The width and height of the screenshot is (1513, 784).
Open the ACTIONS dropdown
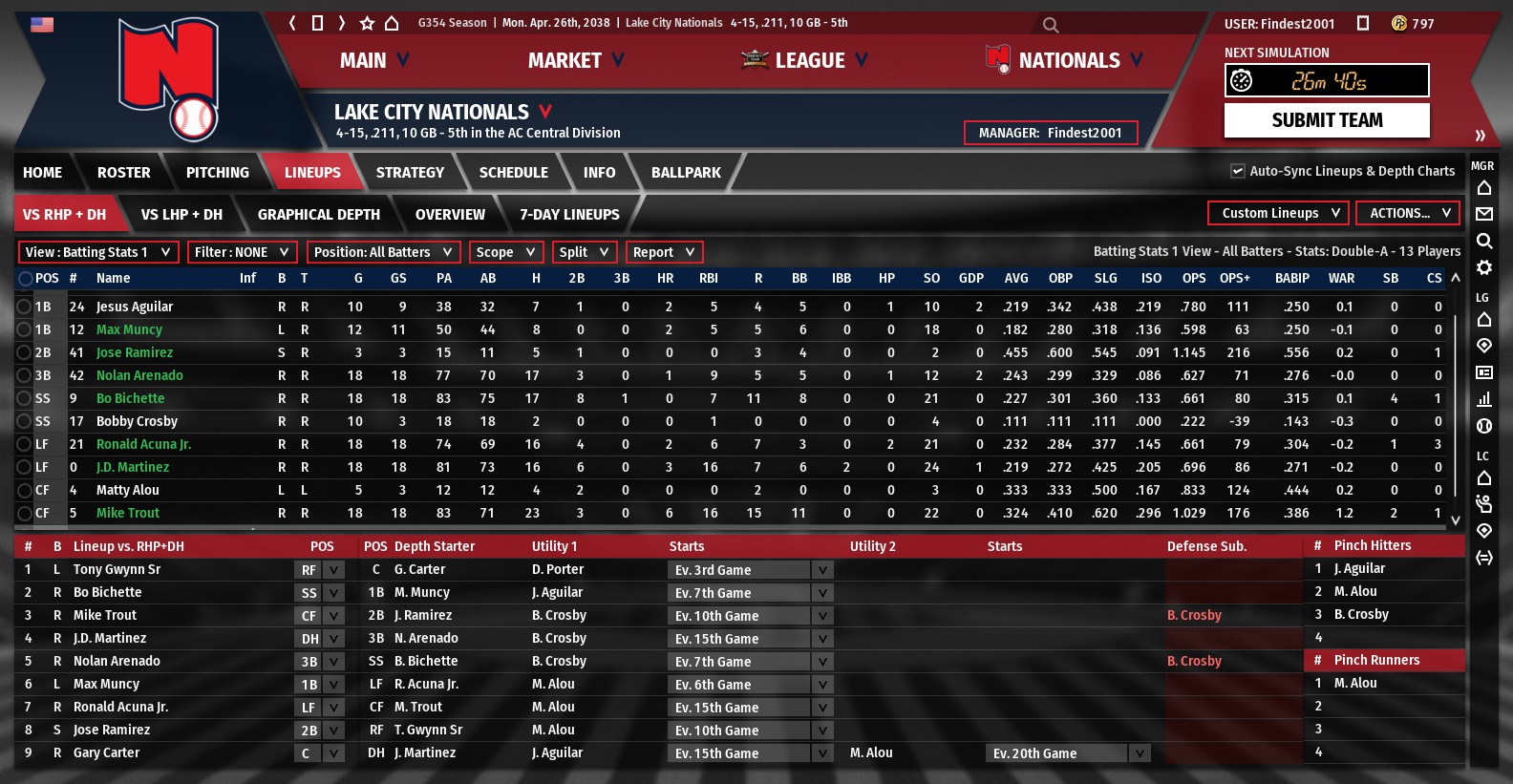pos(1409,213)
